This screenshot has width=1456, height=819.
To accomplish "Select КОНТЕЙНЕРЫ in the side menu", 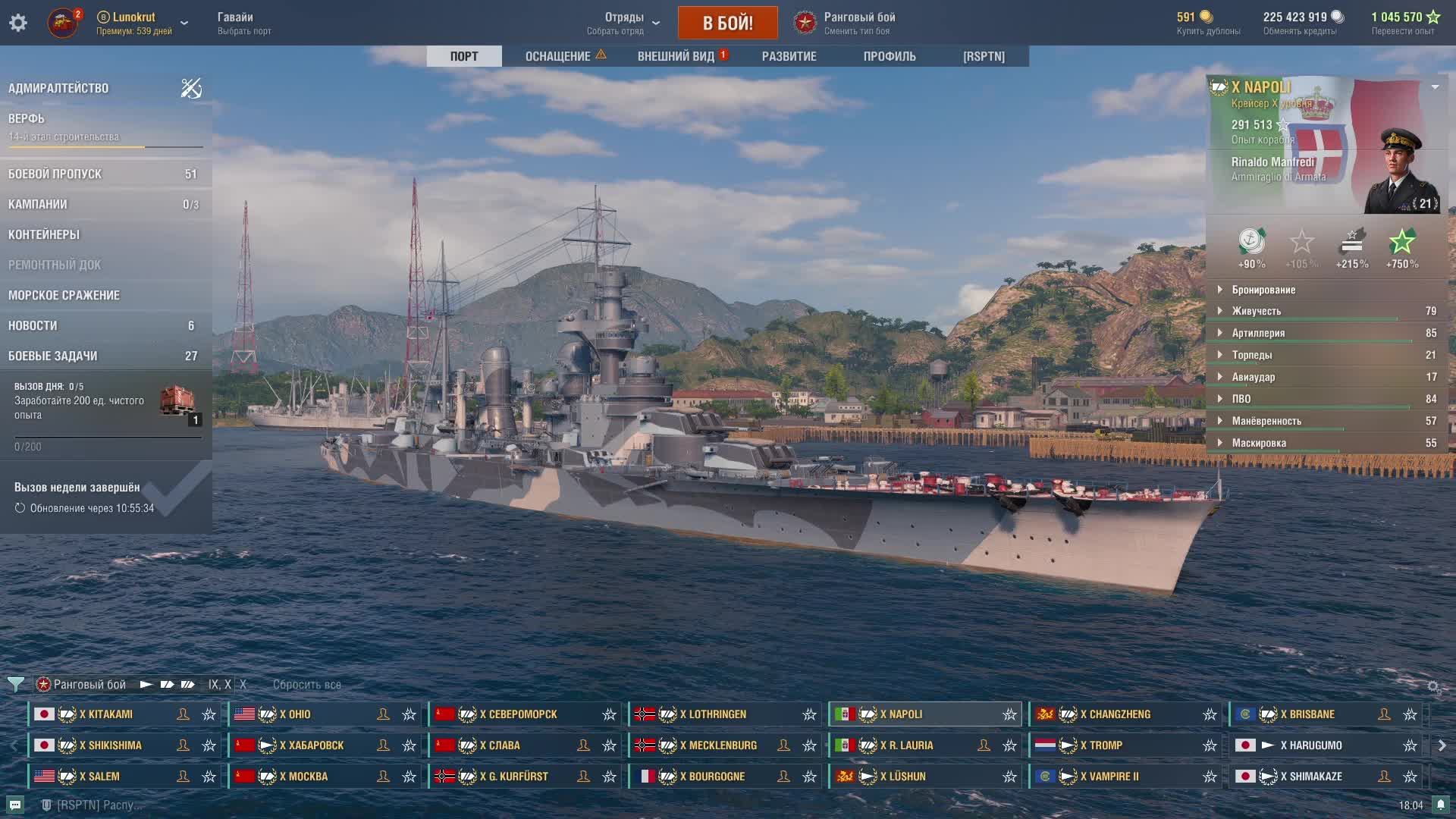I will (44, 234).
